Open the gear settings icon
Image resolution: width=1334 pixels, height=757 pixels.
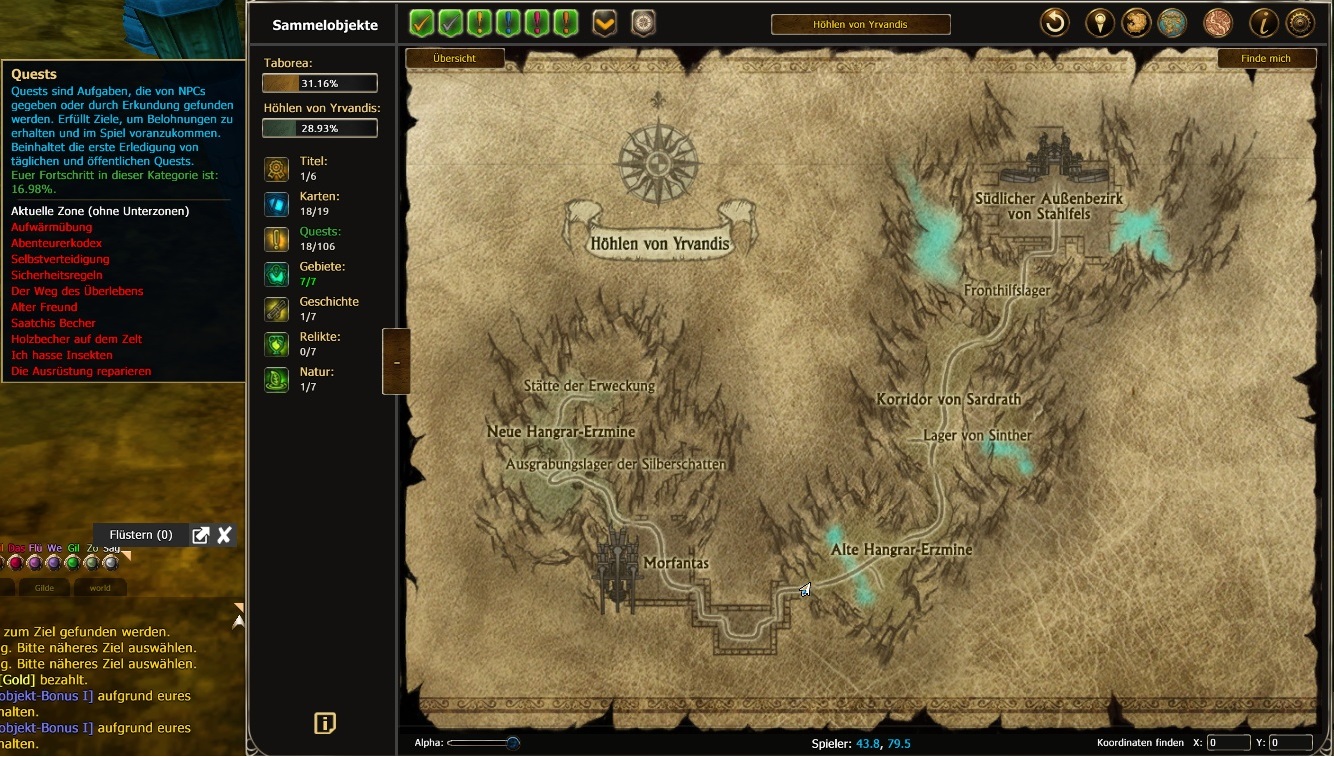click(x=1300, y=23)
